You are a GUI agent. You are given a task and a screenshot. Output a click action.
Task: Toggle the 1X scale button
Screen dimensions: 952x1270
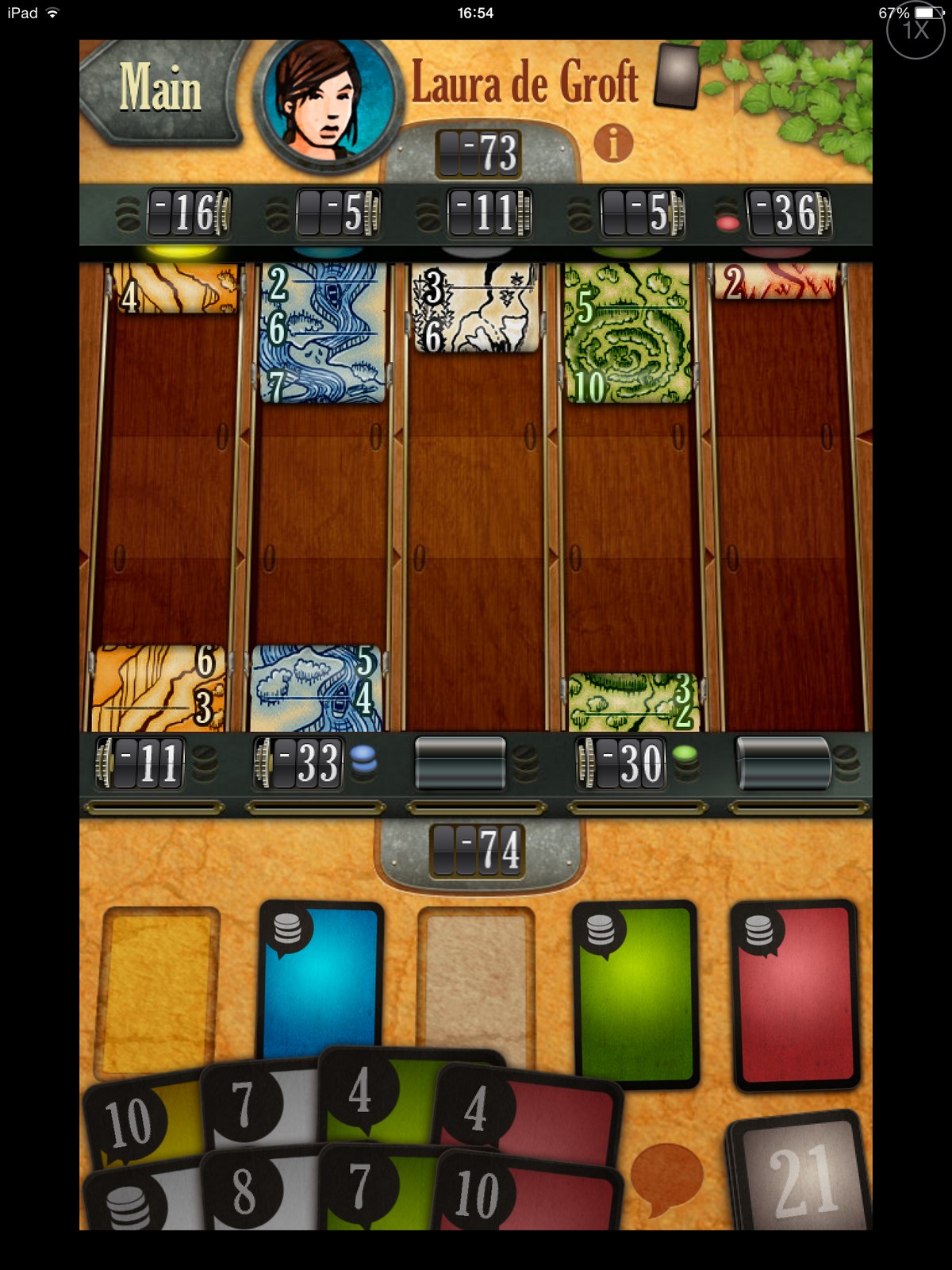tap(915, 30)
